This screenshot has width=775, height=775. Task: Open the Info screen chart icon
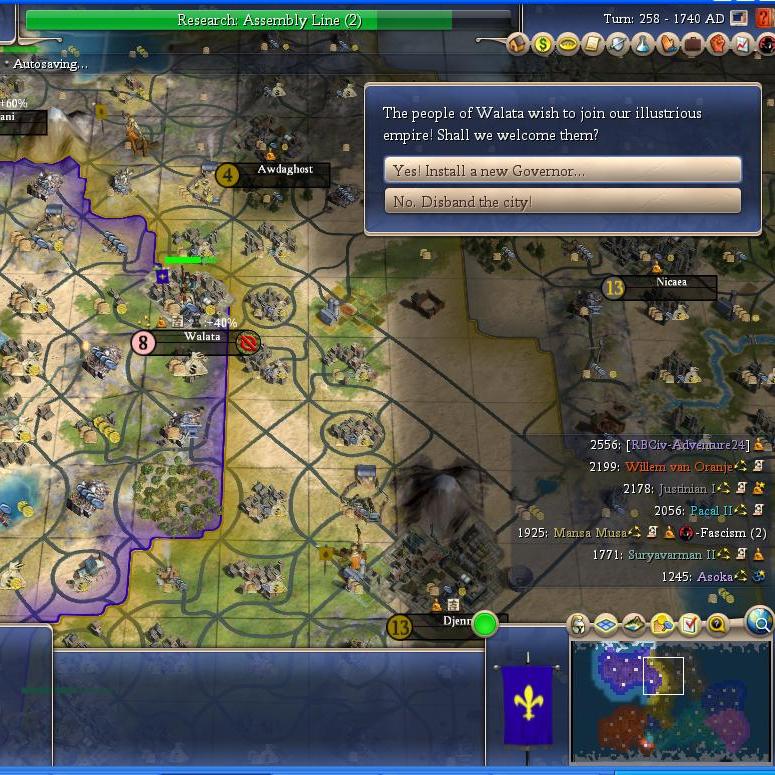click(742, 44)
